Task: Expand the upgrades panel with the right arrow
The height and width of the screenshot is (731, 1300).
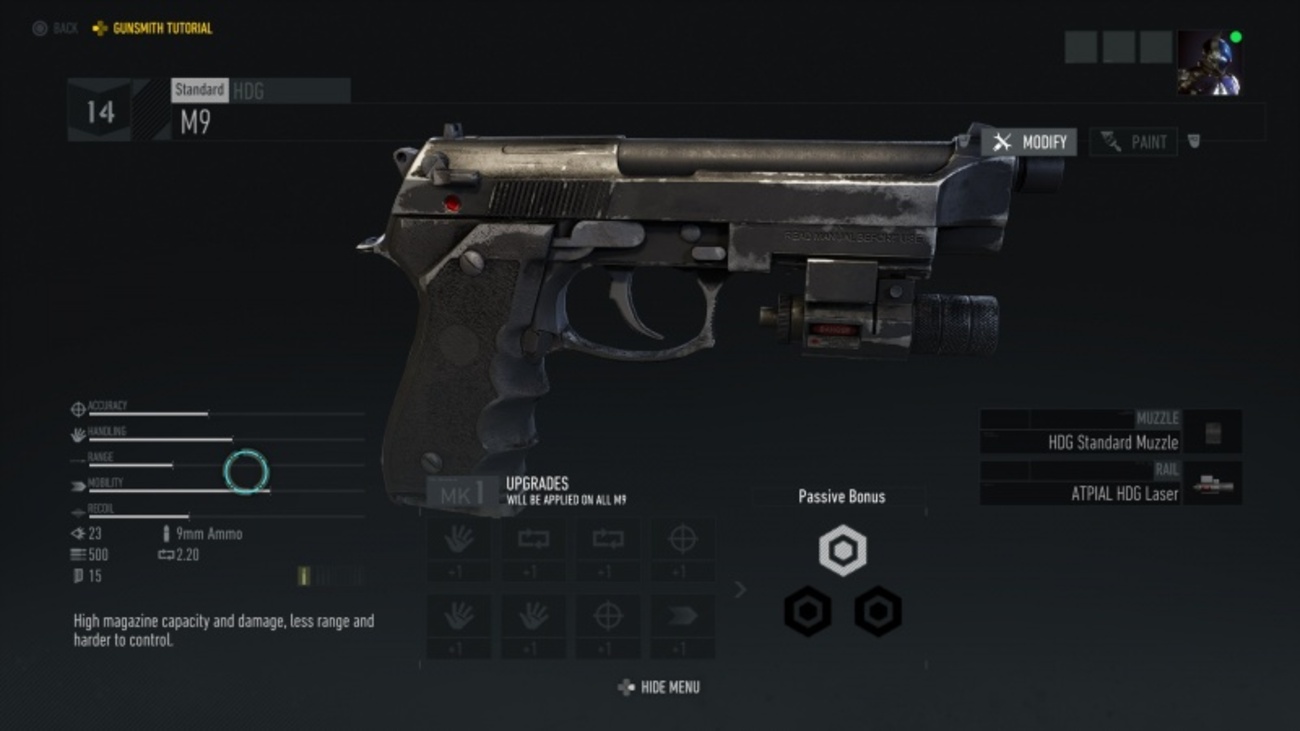Action: coord(741,590)
